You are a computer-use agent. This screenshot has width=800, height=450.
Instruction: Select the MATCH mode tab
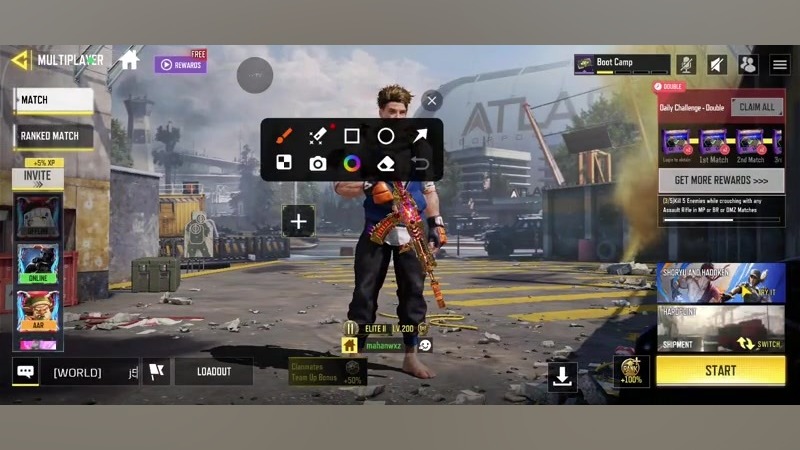coord(54,100)
